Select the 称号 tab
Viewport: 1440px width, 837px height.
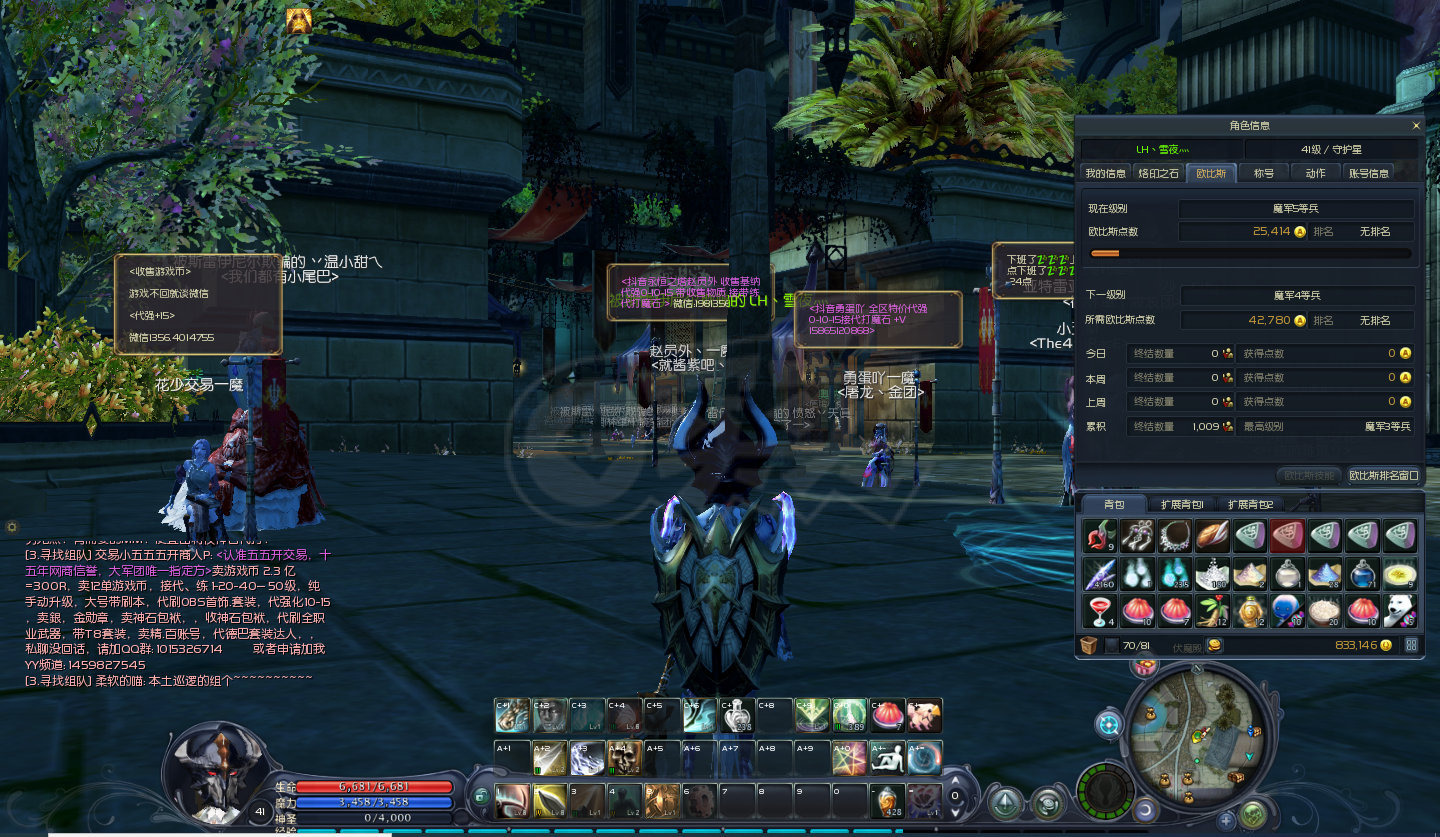1264,173
